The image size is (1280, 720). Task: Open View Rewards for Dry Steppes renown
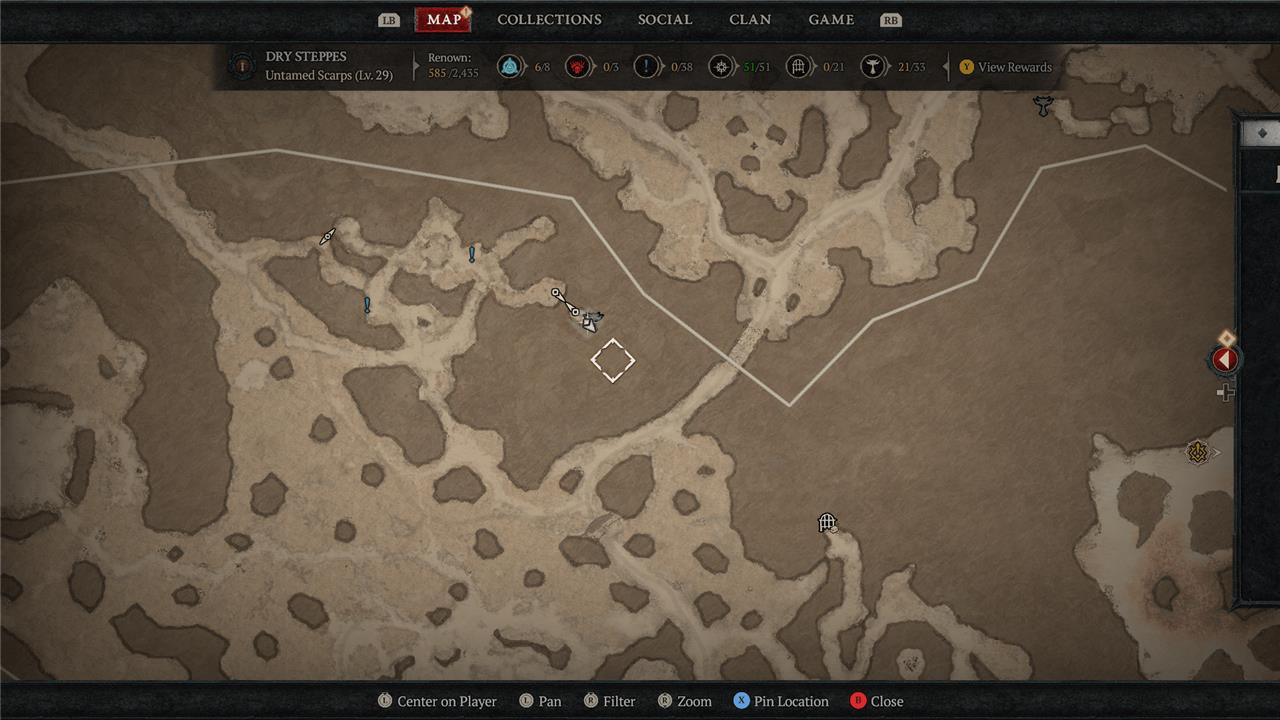click(1005, 67)
